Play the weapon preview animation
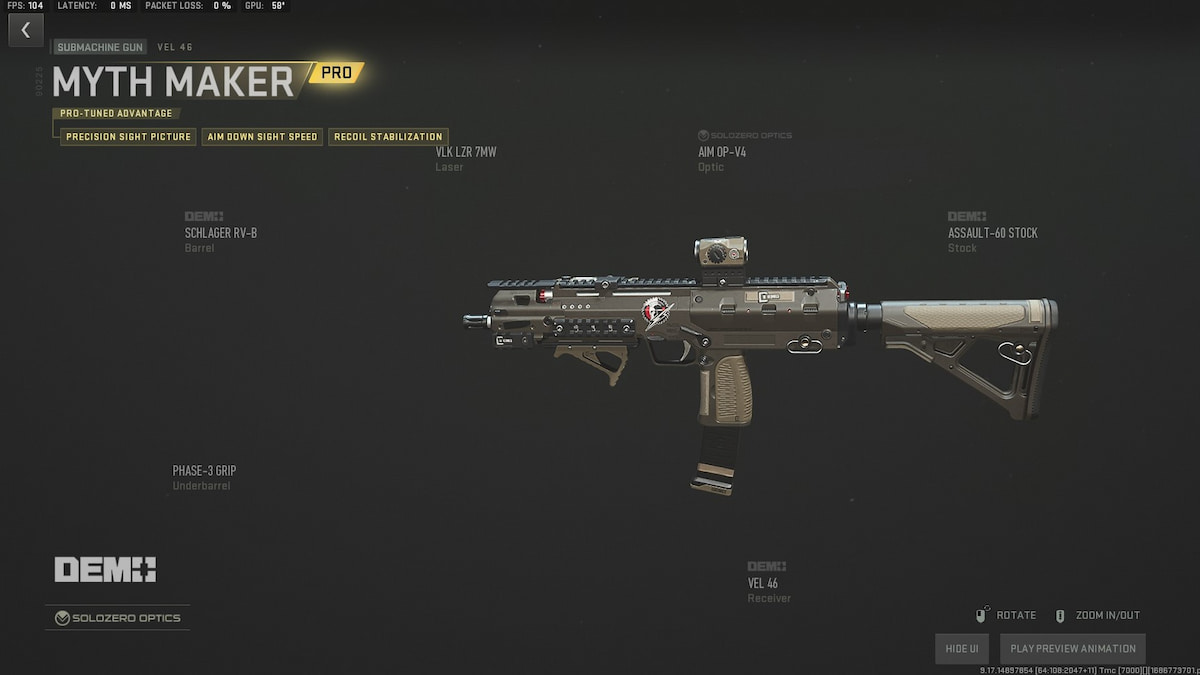Screen dimensions: 1200x675 pos(1073,648)
